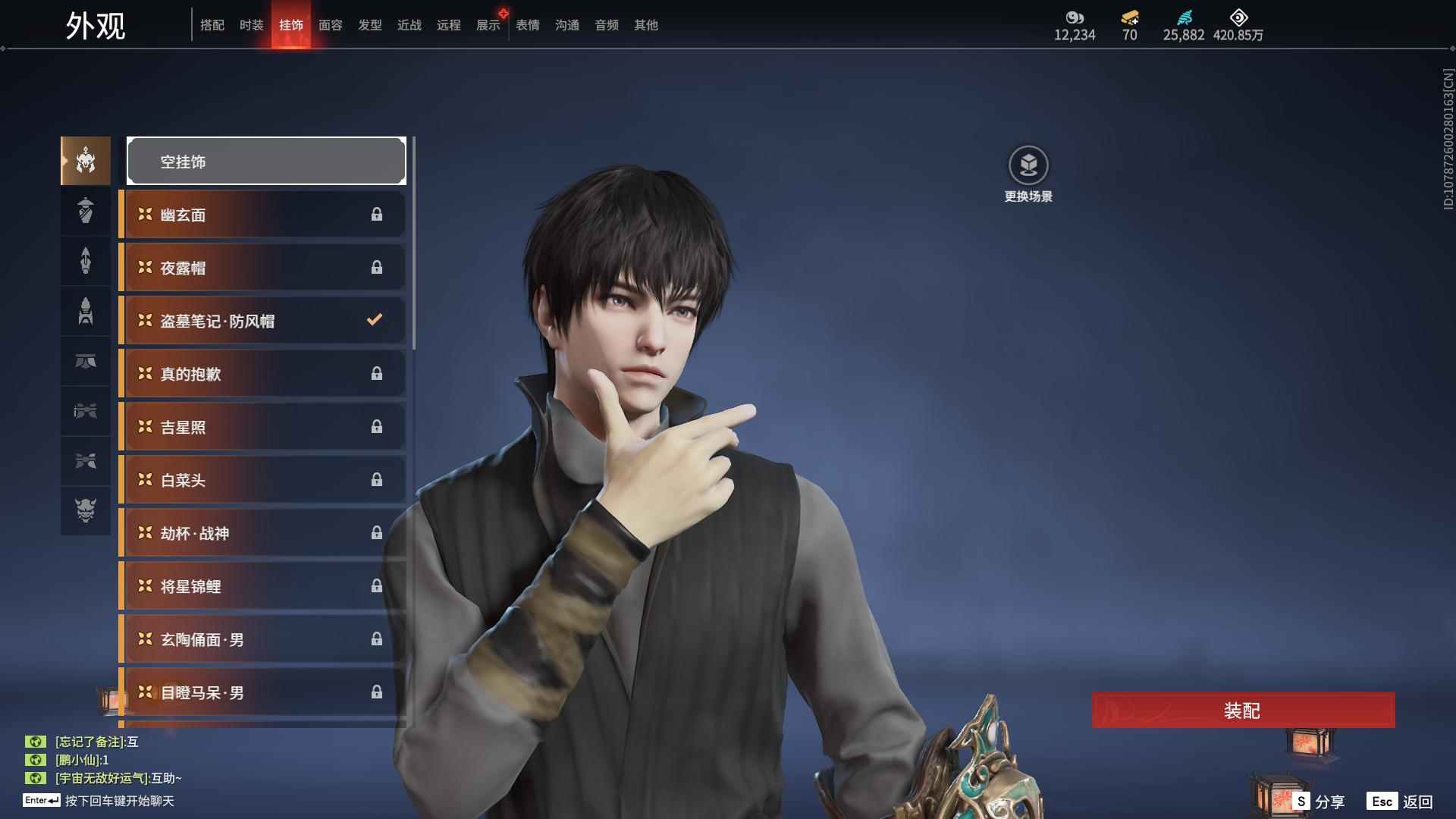Open the 面容 tab
This screenshot has width=1456, height=819.
click(x=330, y=25)
